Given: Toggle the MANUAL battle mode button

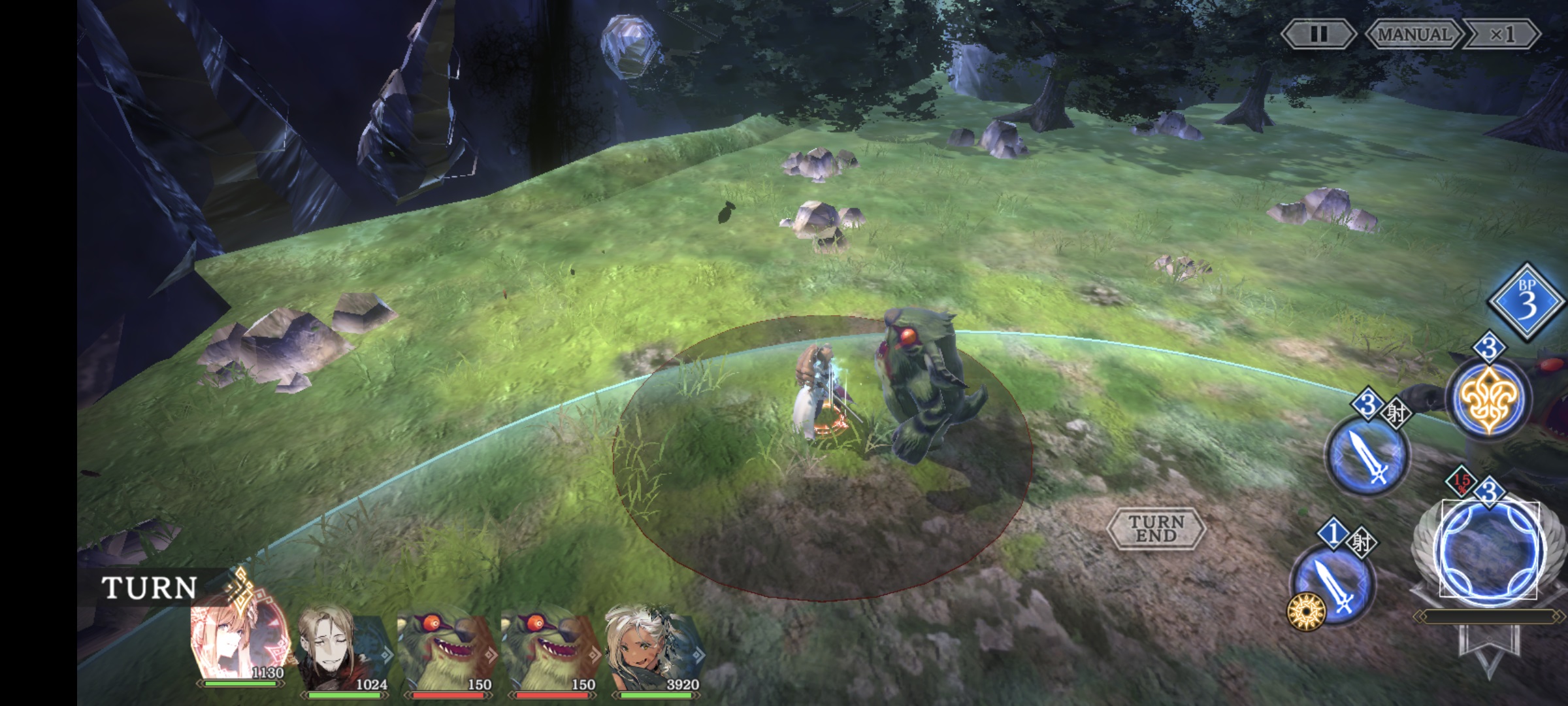Looking at the screenshot, I should 1414,34.
